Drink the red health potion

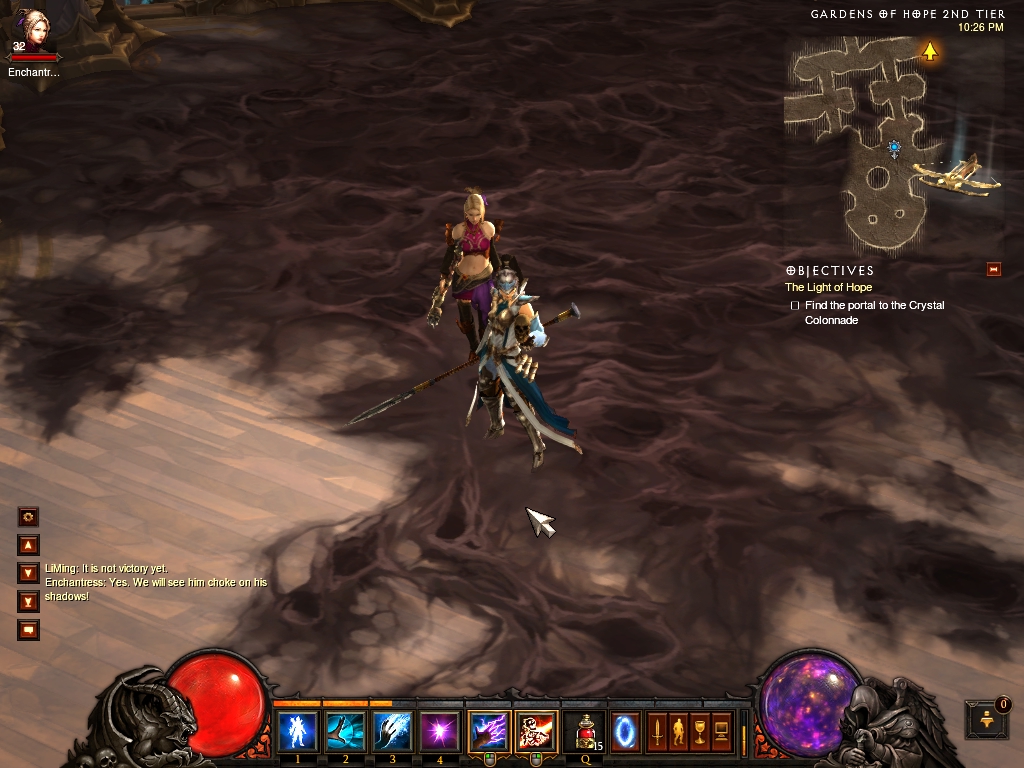(584, 731)
